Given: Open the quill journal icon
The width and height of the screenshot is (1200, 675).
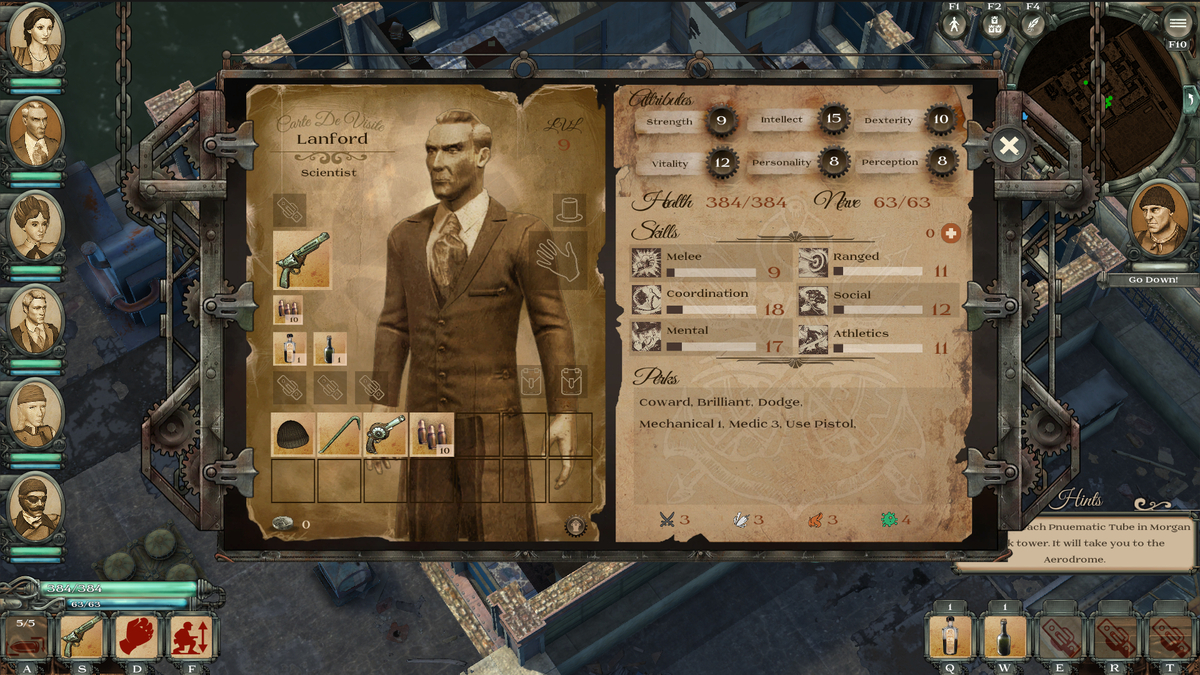Looking at the screenshot, I should pos(1033,26).
